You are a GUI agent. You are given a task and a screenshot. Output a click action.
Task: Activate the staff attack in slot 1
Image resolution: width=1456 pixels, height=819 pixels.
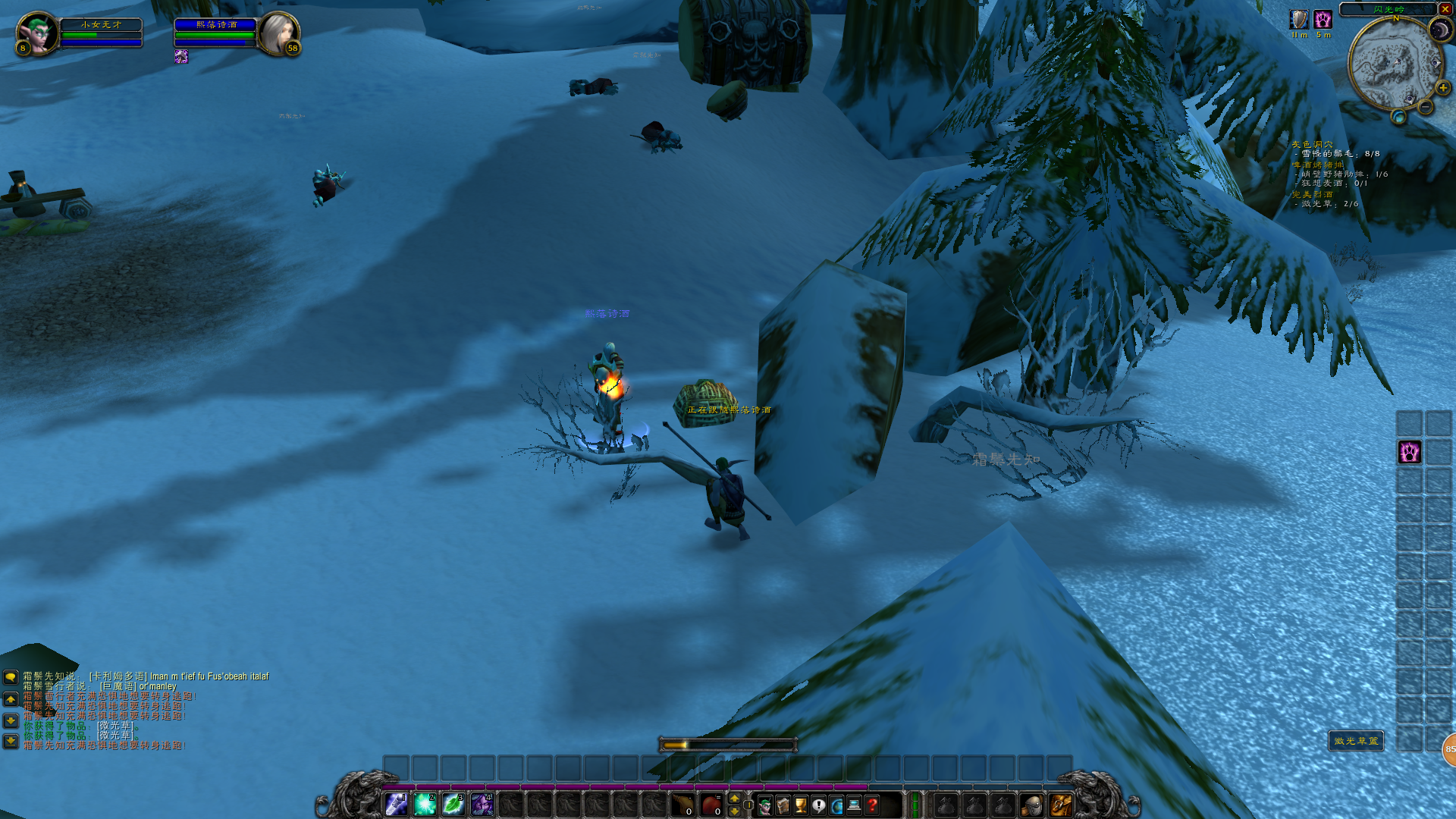tap(396, 804)
